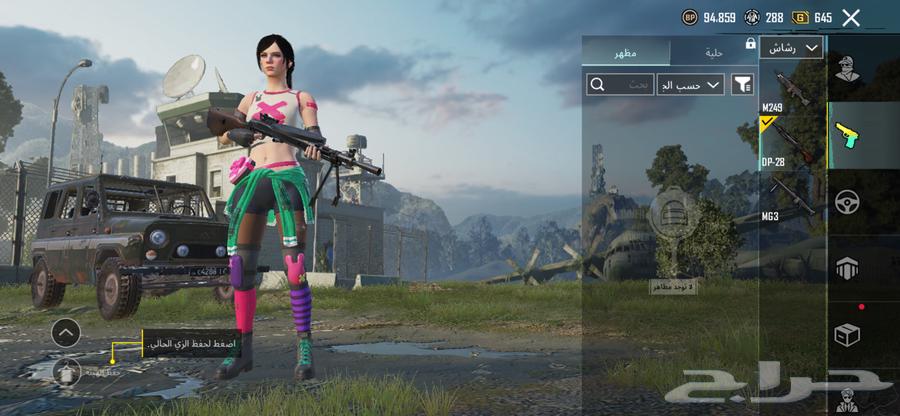Open the parachute pack category icon

point(847,267)
